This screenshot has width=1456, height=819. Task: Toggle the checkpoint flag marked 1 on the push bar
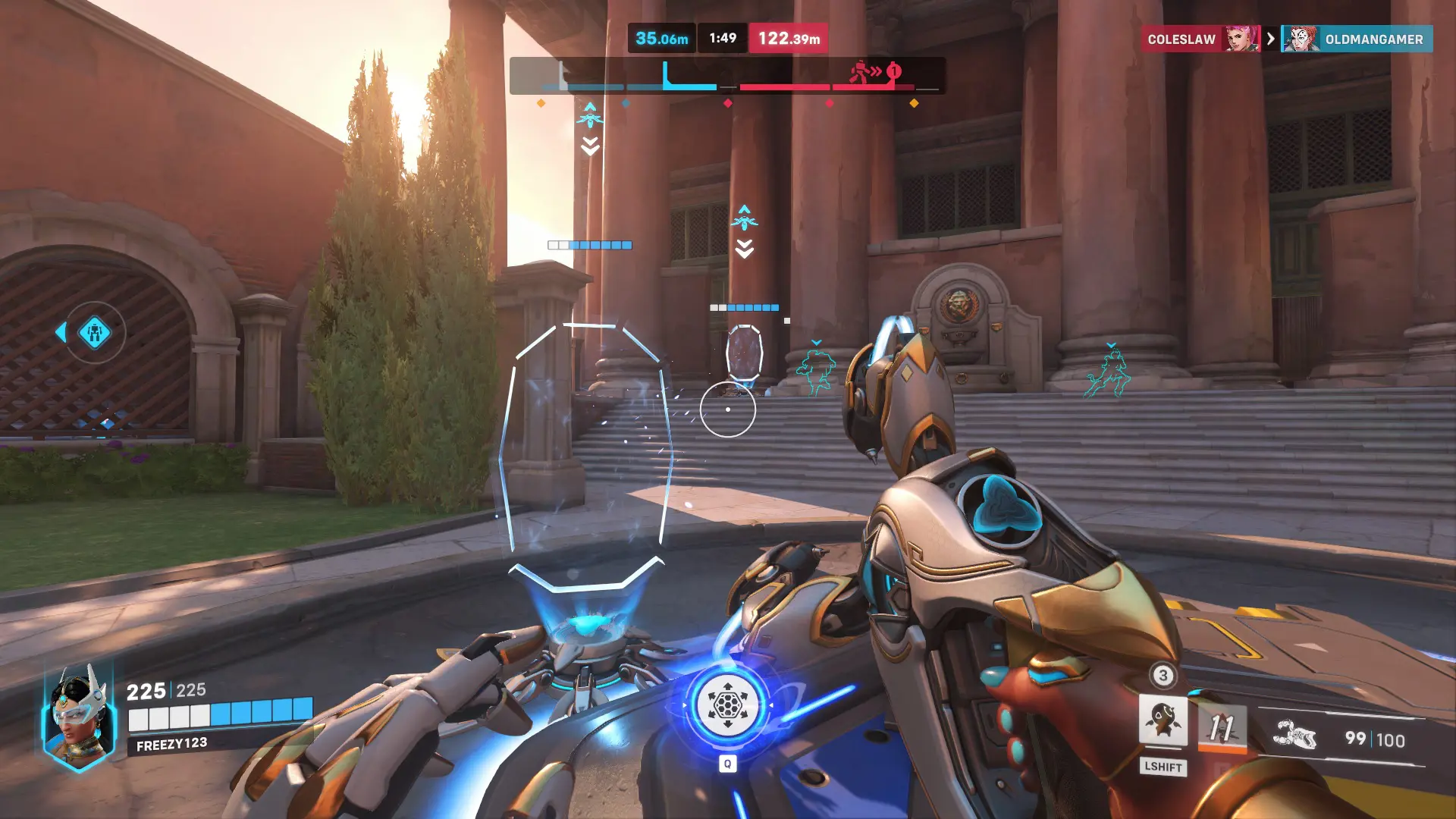pyautogui.click(x=893, y=71)
